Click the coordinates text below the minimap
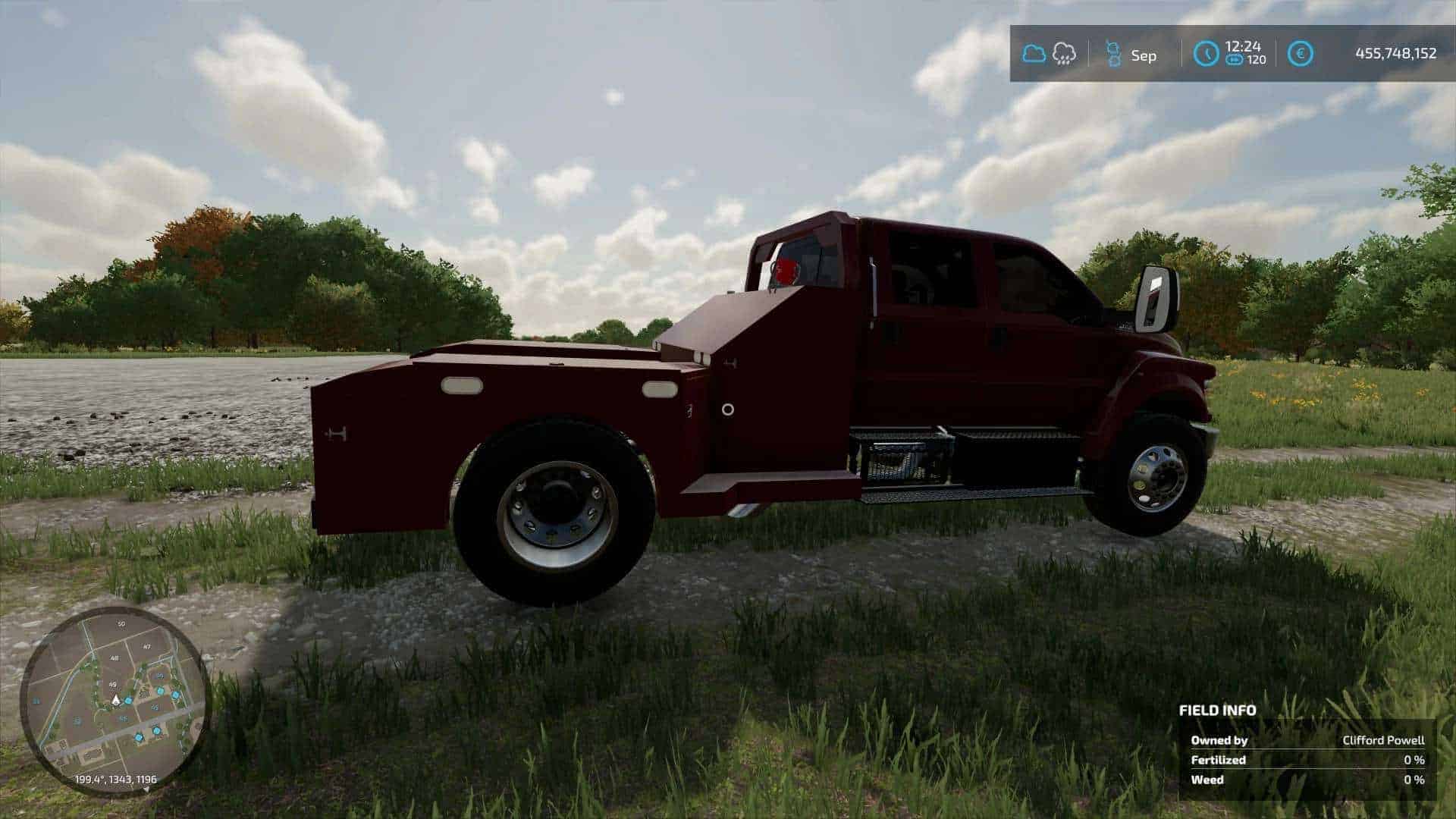This screenshot has height=819, width=1456. (115, 780)
